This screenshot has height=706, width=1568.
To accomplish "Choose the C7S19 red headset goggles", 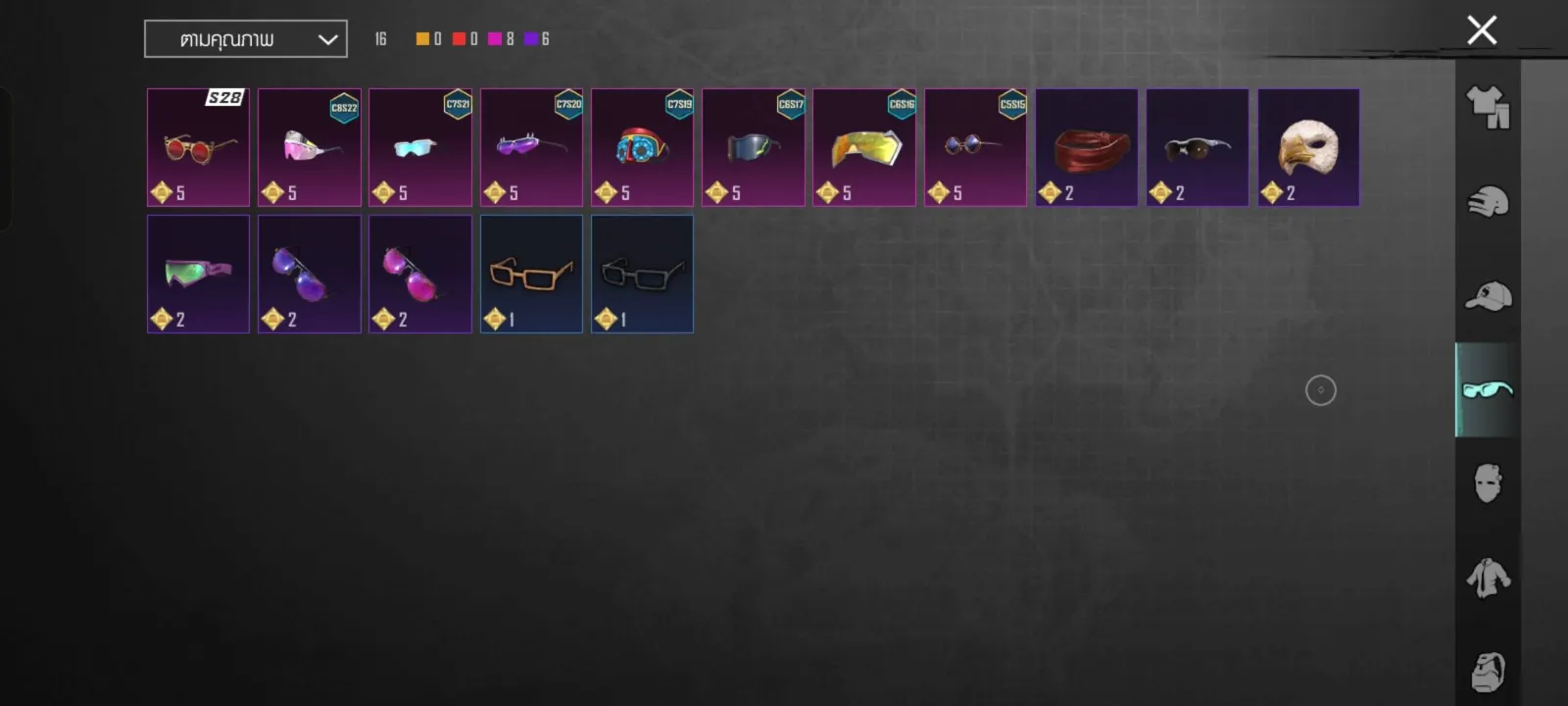I will [642, 147].
